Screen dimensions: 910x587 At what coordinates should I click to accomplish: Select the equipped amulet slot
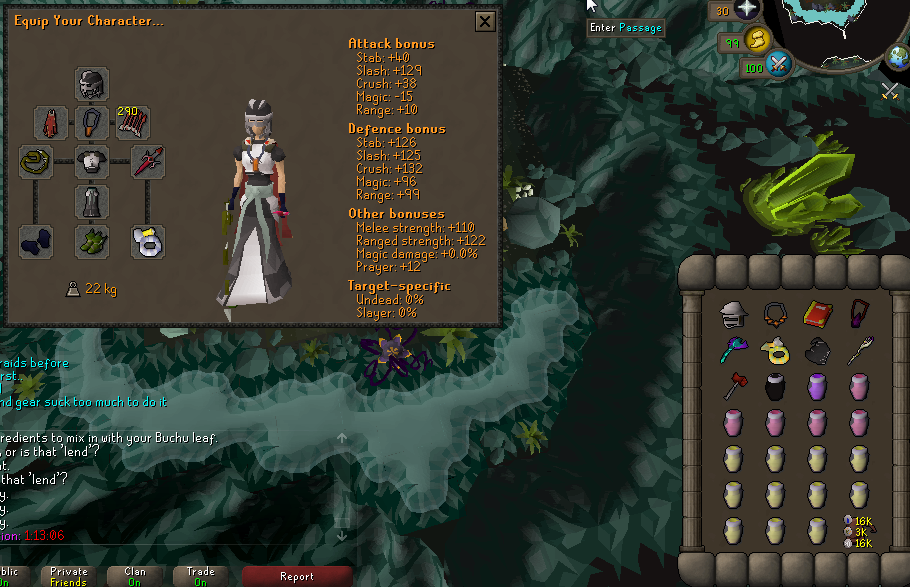point(92,123)
